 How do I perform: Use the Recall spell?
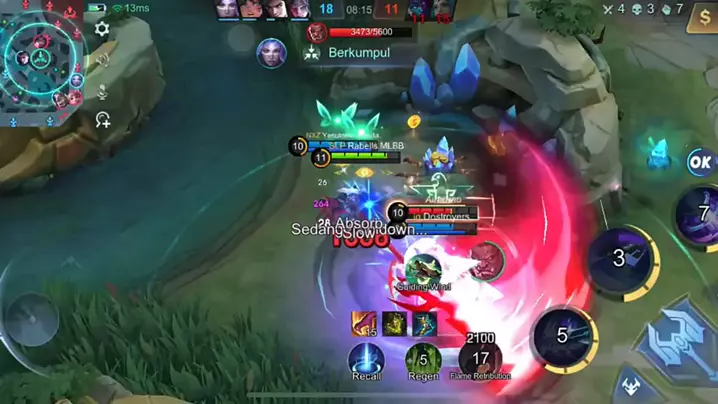click(x=367, y=359)
